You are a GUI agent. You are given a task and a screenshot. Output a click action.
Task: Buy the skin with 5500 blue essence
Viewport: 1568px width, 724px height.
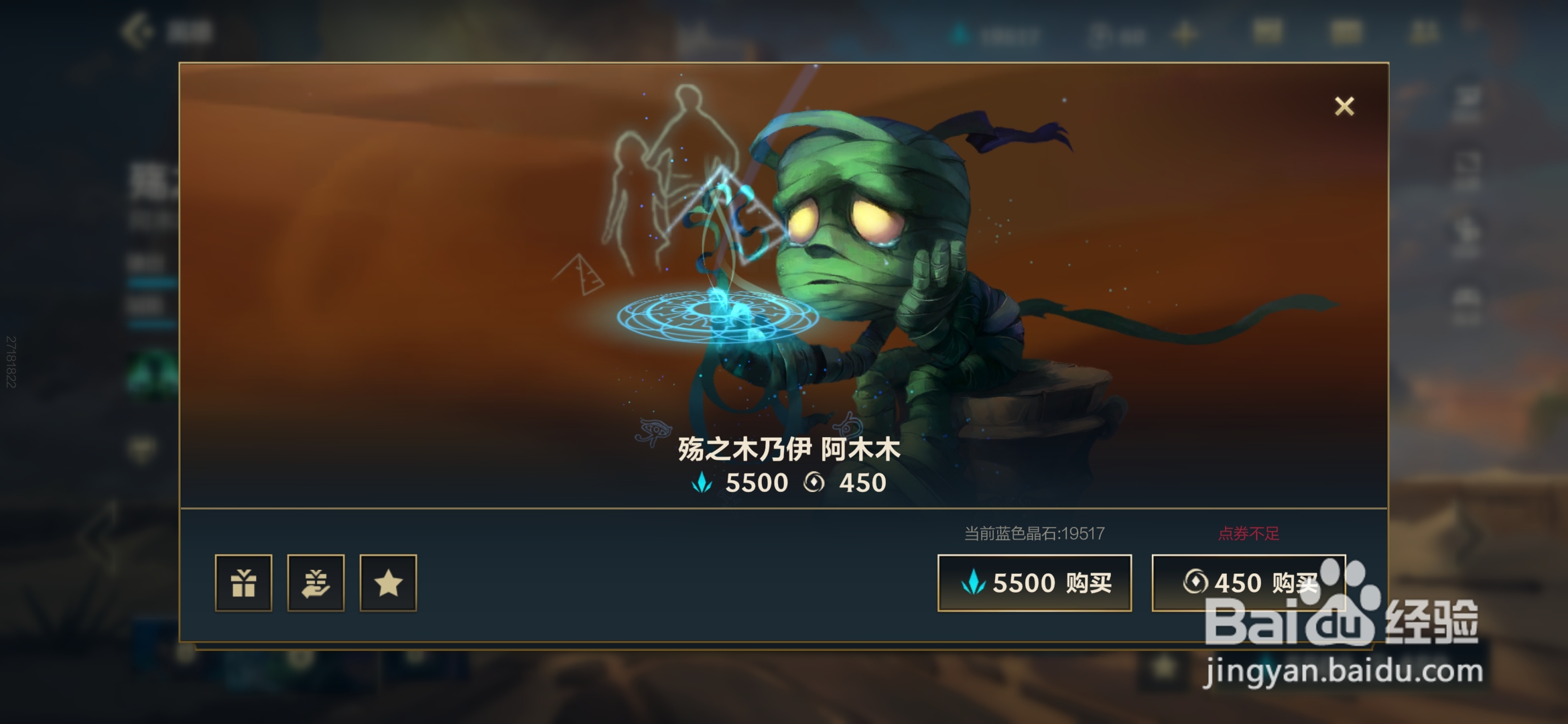point(1034,582)
